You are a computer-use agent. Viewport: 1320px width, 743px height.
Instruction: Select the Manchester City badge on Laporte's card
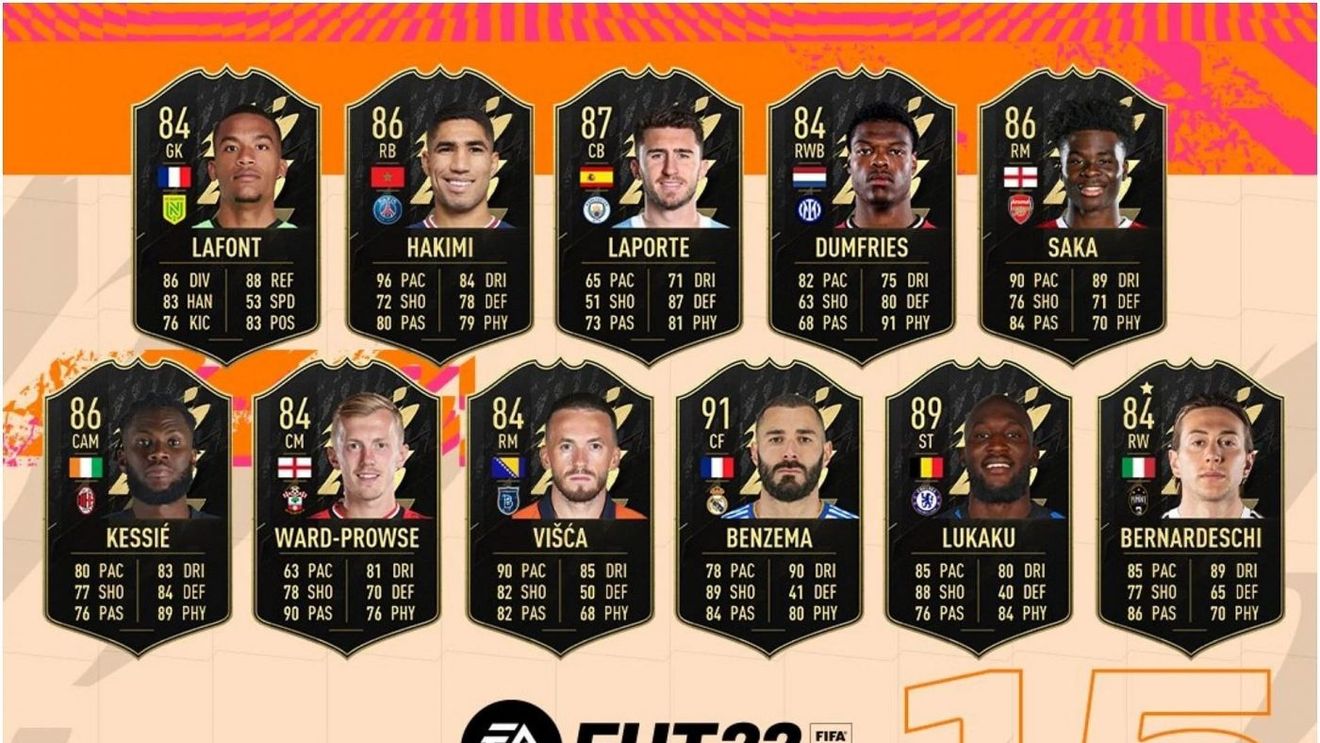(596, 209)
